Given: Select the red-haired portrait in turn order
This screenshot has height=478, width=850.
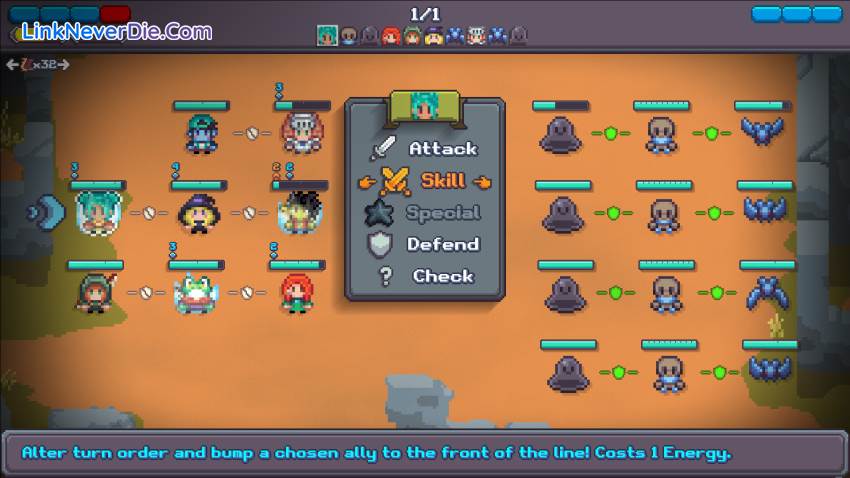Looking at the screenshot, I should (391, 36).
